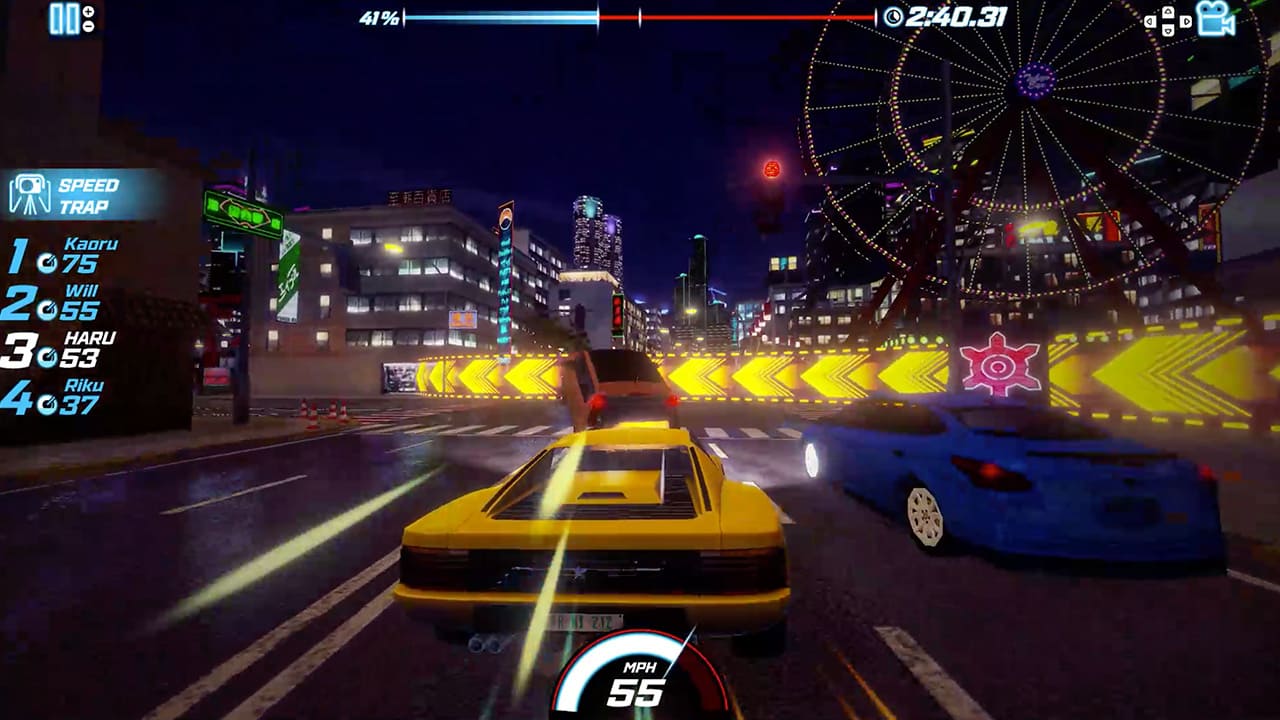
Task: Click the clock icon beside the race timer
Action: [x=895, y=16]
